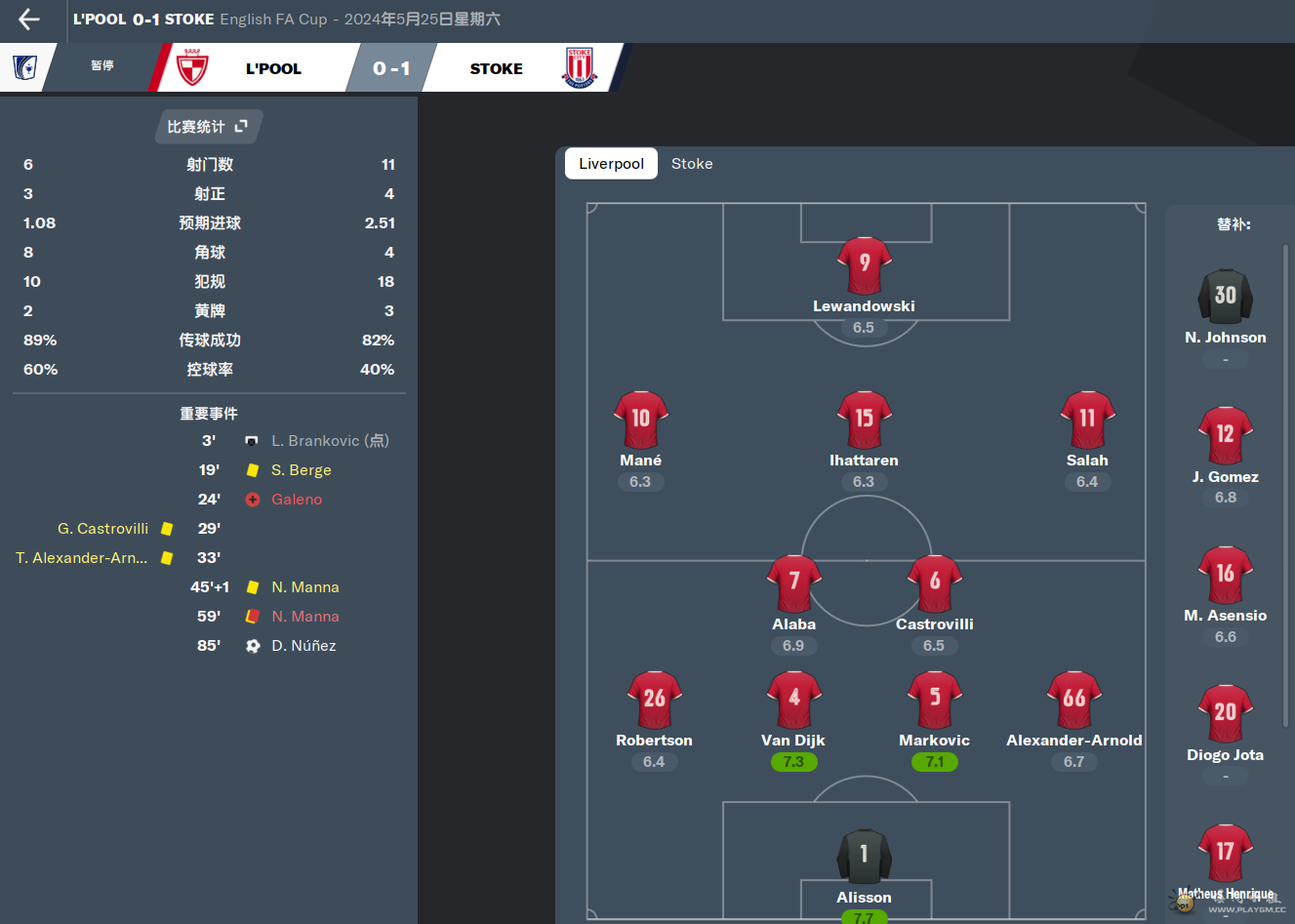Choose Castrovilli on the pitch
1295x924 pixels.
934,583
